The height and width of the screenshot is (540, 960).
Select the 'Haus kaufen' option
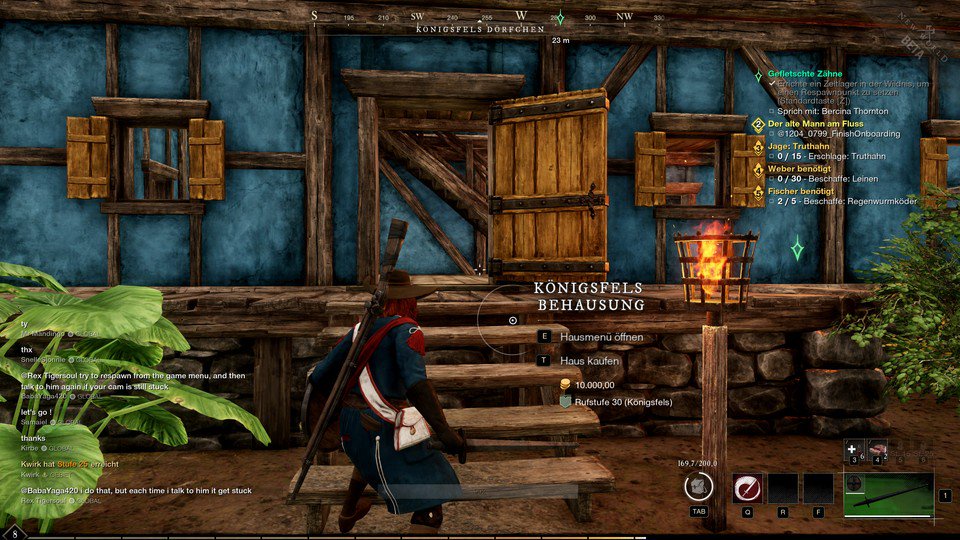point(589,360)
